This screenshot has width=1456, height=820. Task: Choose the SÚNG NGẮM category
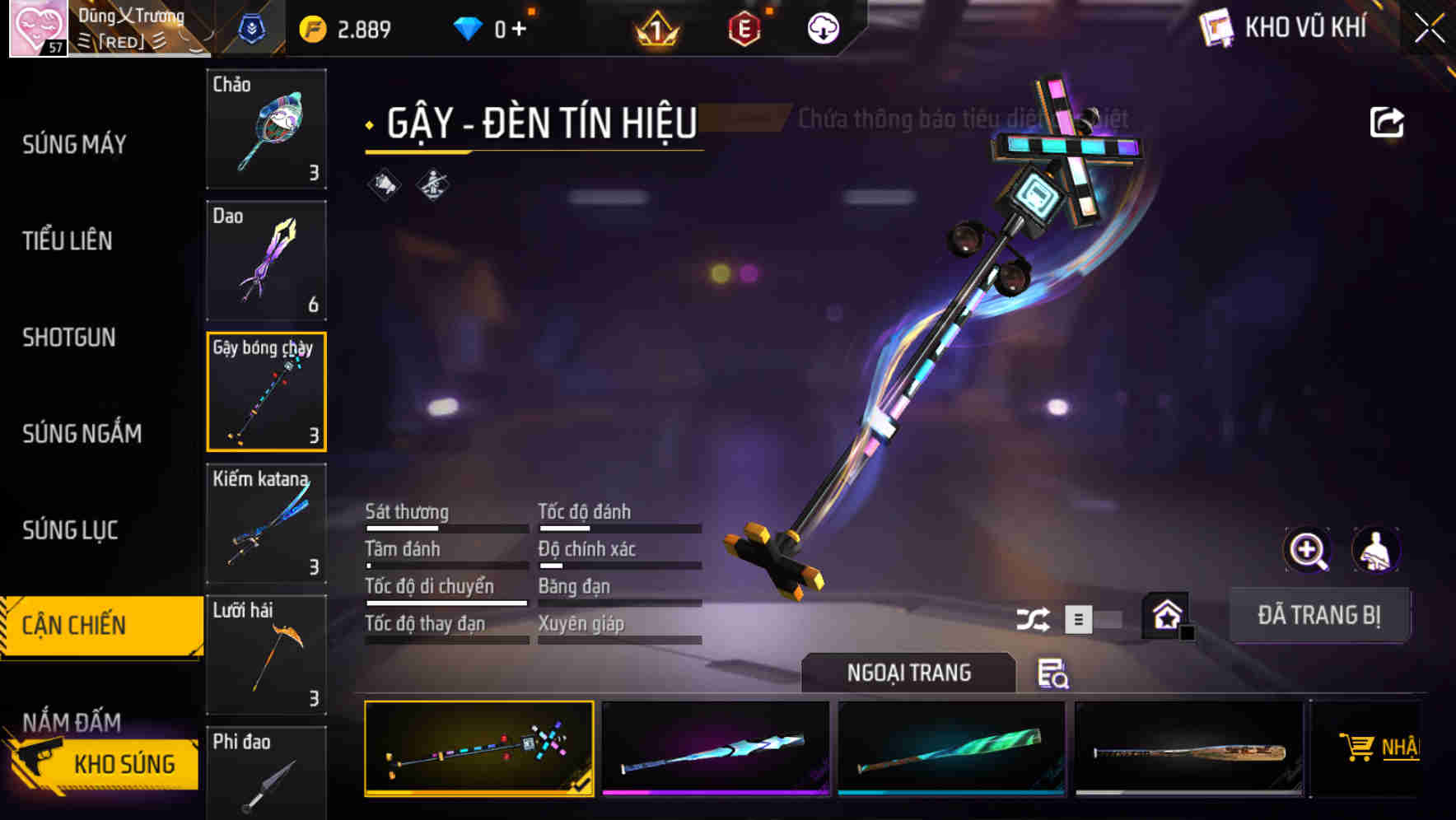tap(82, 434)
